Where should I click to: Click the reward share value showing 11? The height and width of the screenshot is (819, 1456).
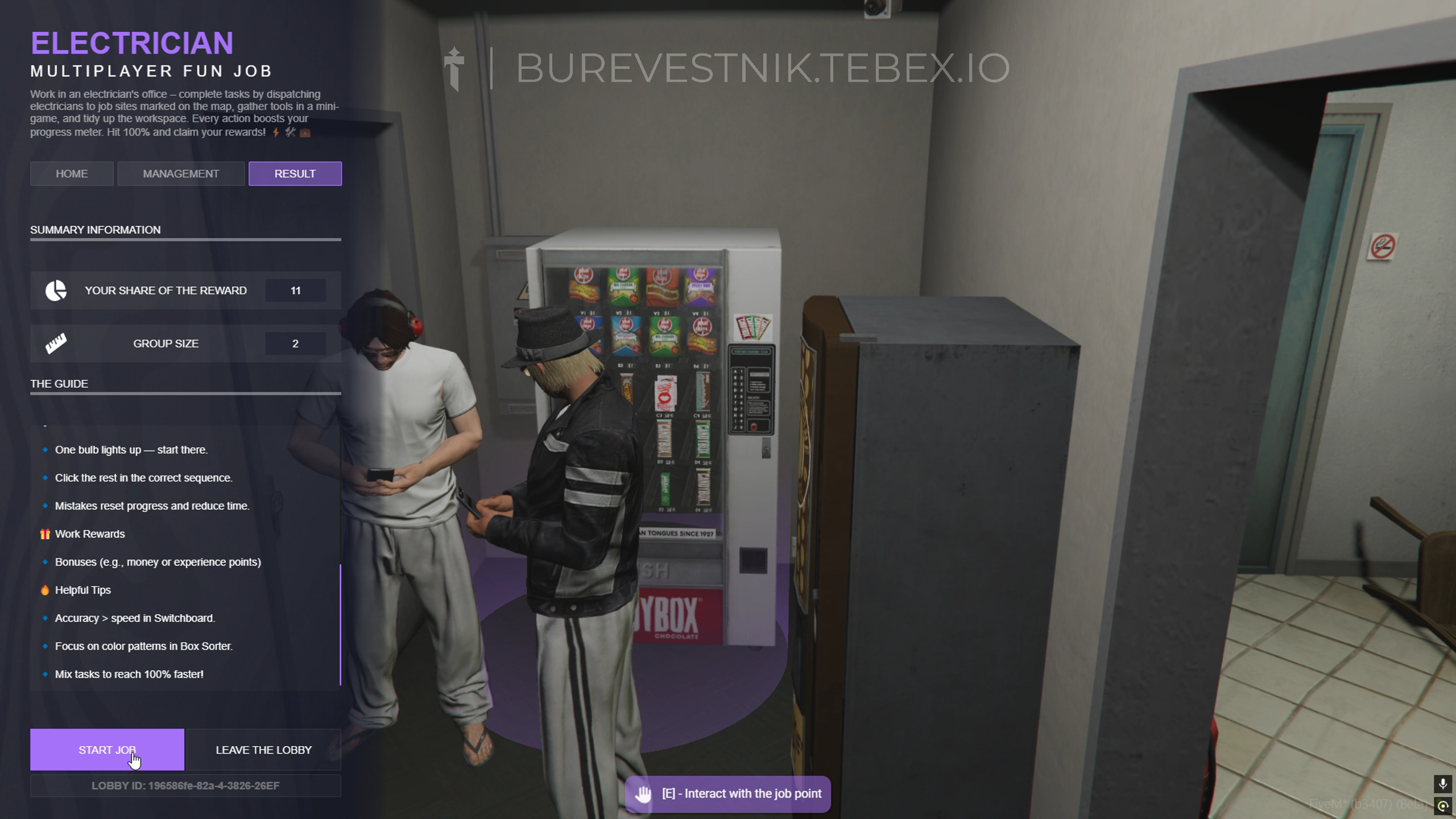pyautogui.click(x=295, y=290)
